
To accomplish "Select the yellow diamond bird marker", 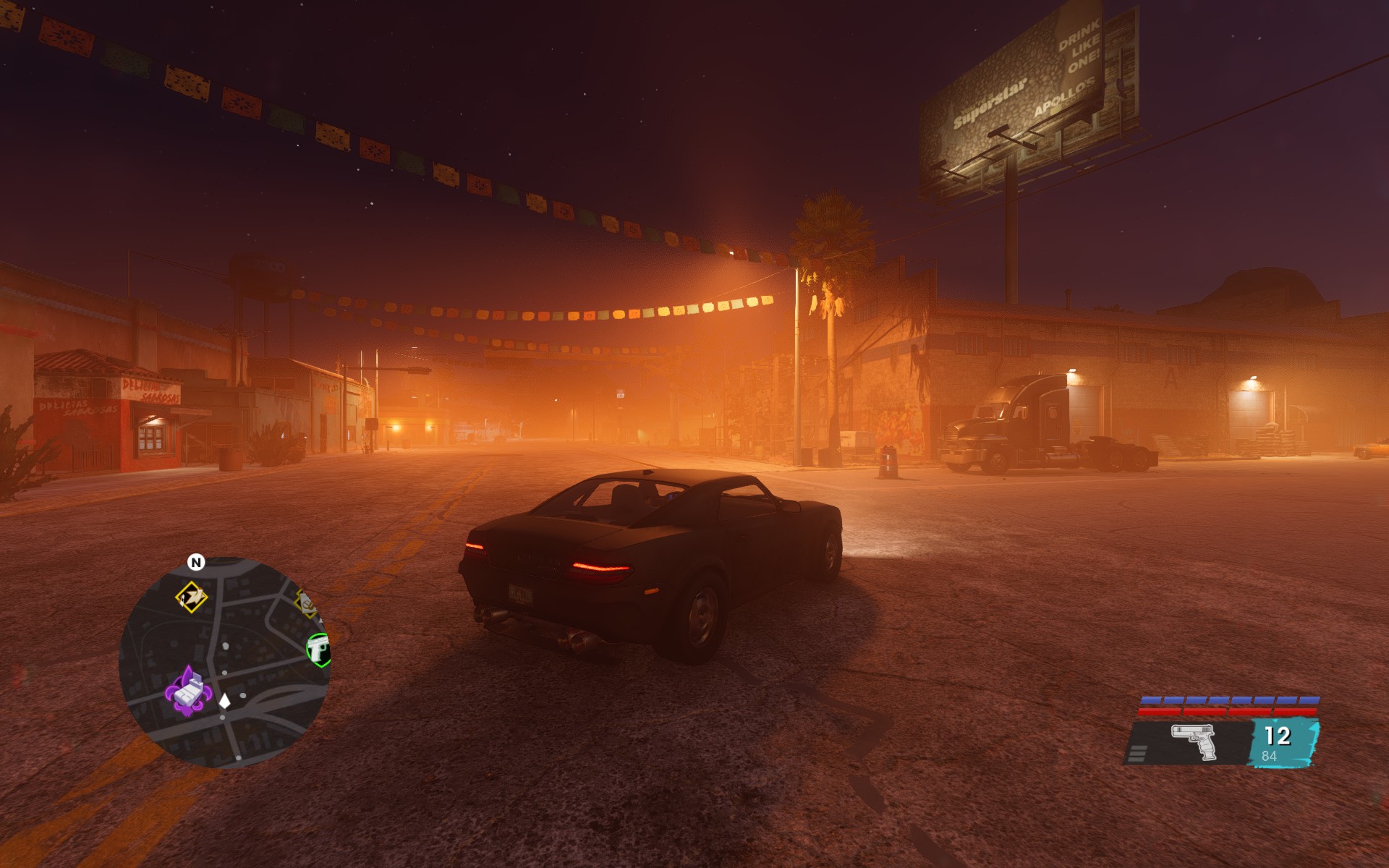I will click(192, 597).
